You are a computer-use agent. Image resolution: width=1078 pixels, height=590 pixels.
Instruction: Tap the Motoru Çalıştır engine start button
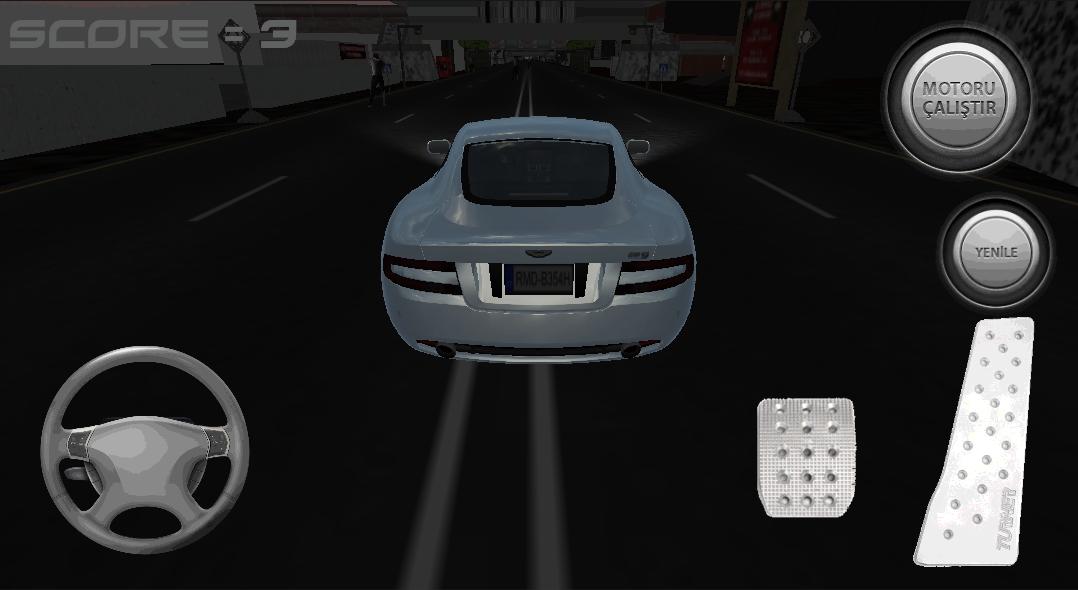tap(959, 98)
